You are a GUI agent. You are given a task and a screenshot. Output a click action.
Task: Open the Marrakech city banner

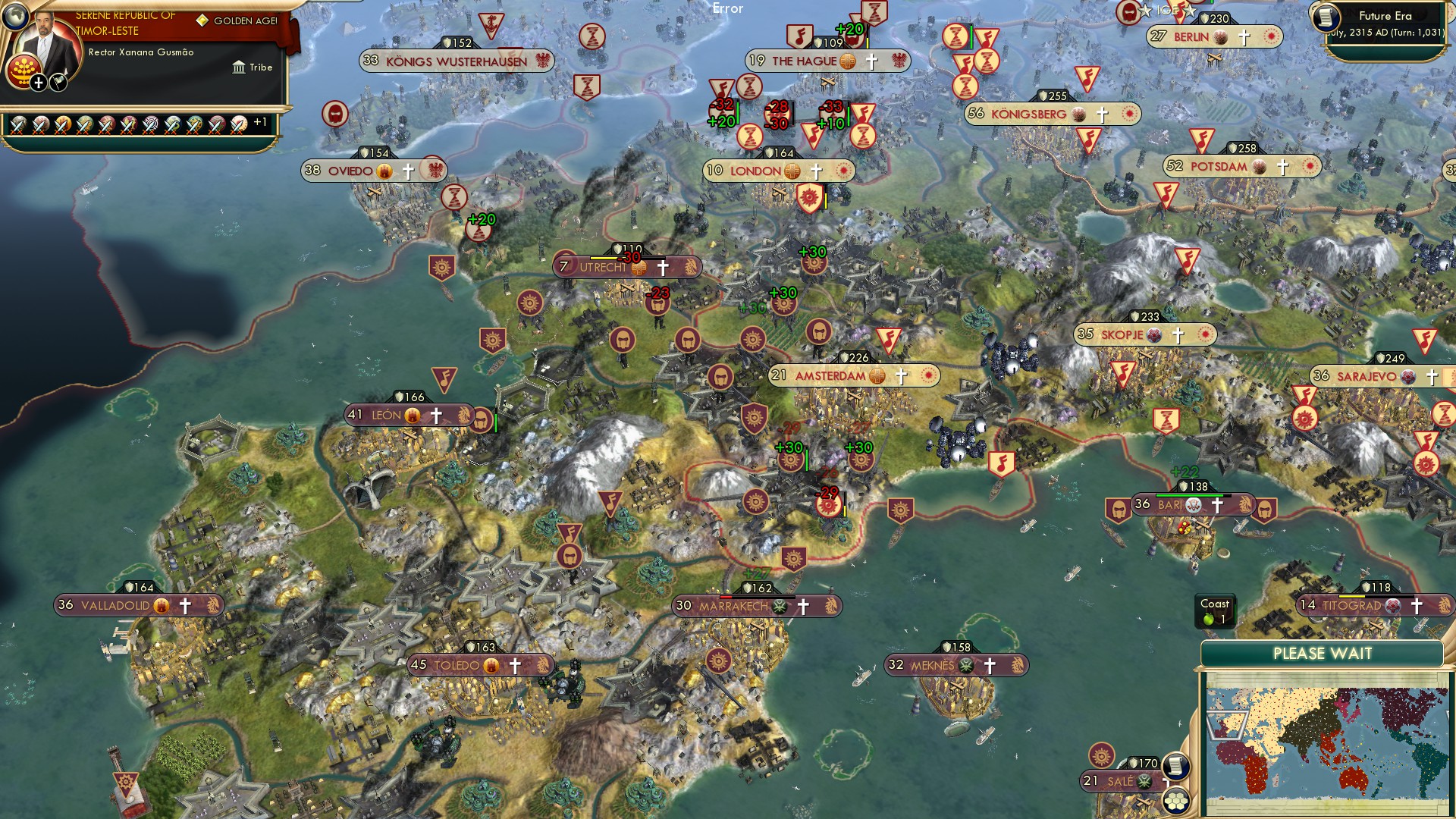pos(732,605)
